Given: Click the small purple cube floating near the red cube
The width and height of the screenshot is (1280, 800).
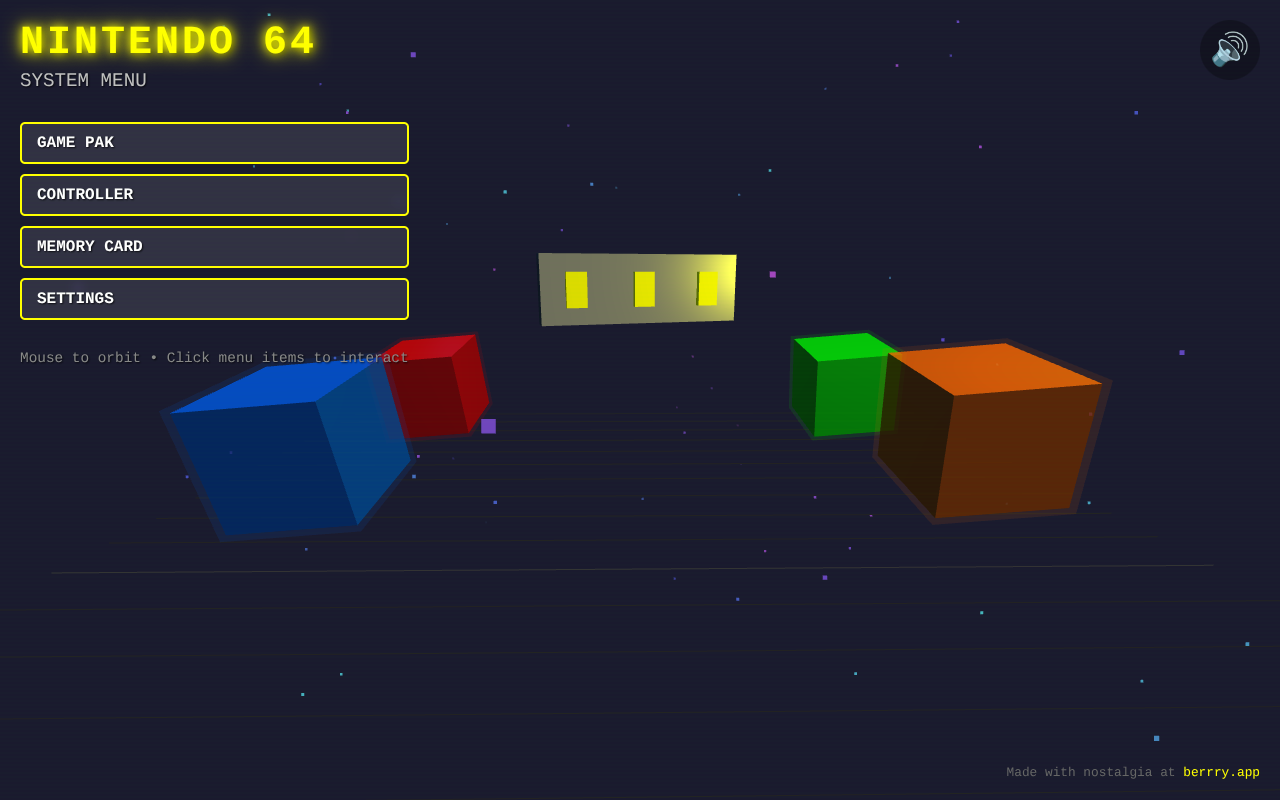Looking at the screenshot, I should click(x=488, y=425).
